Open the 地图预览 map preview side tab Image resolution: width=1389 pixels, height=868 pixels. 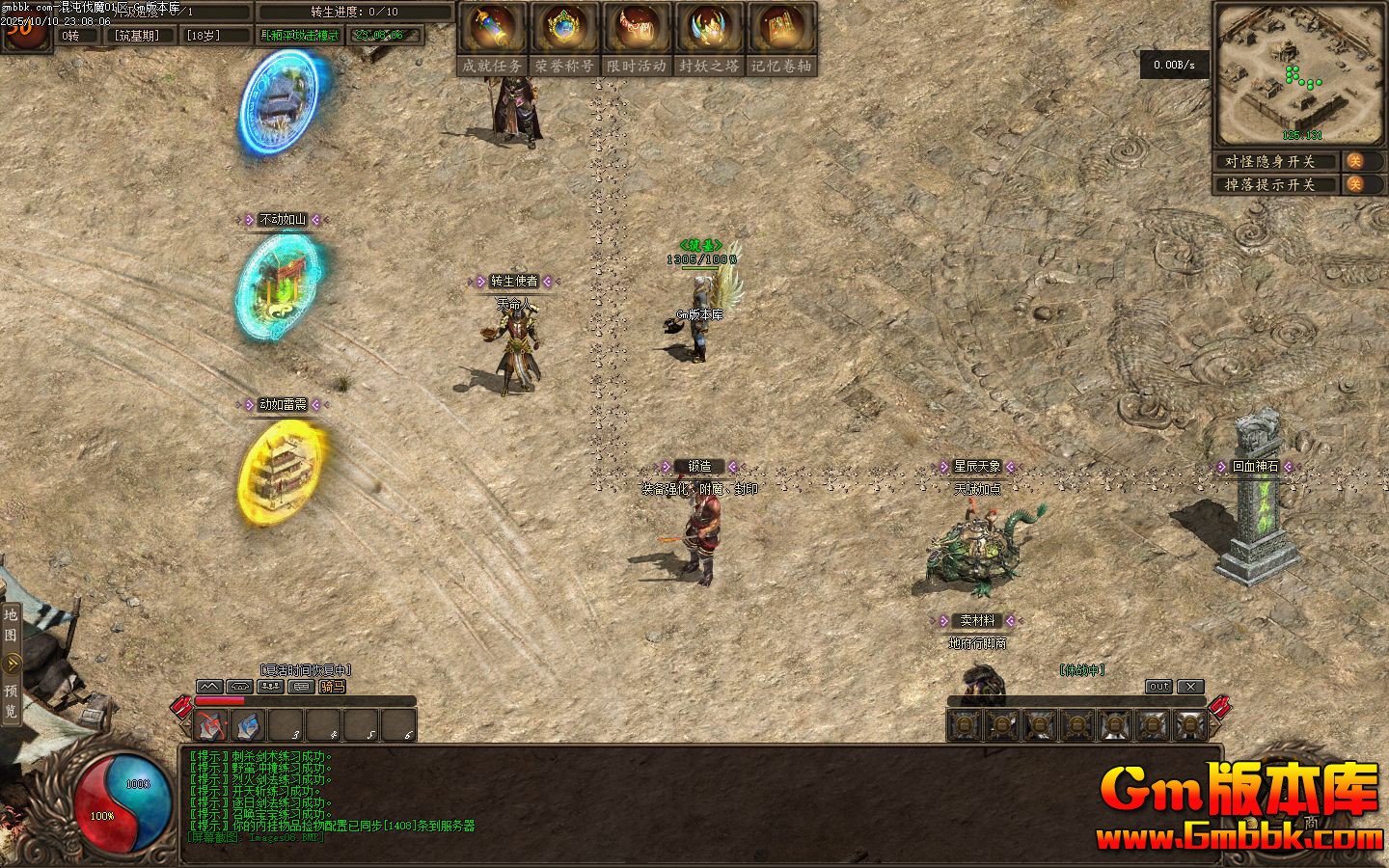(x=11, y=664)
